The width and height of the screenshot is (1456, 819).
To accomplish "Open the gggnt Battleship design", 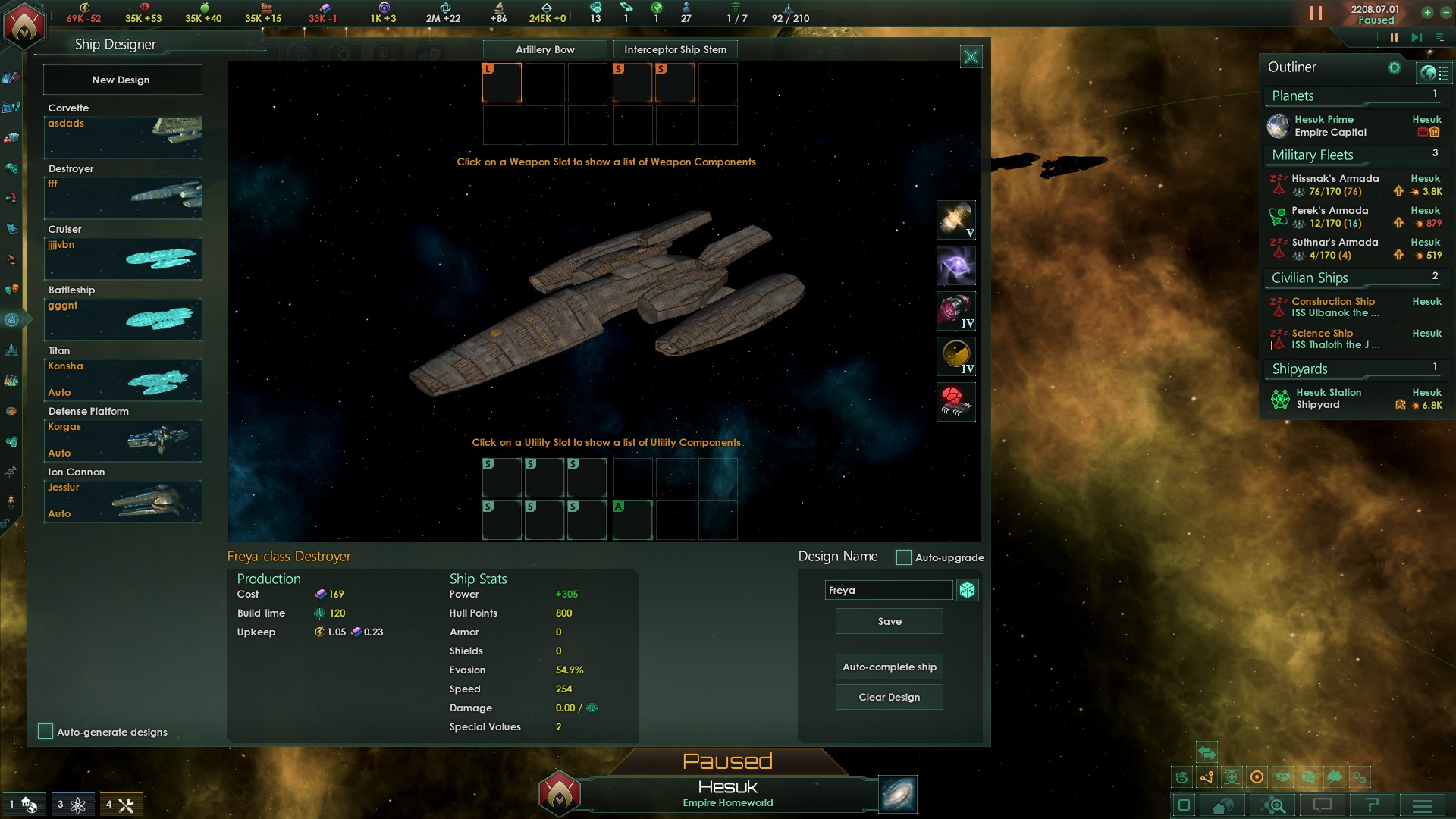I will pyautogui.click(x=123, y=318).
